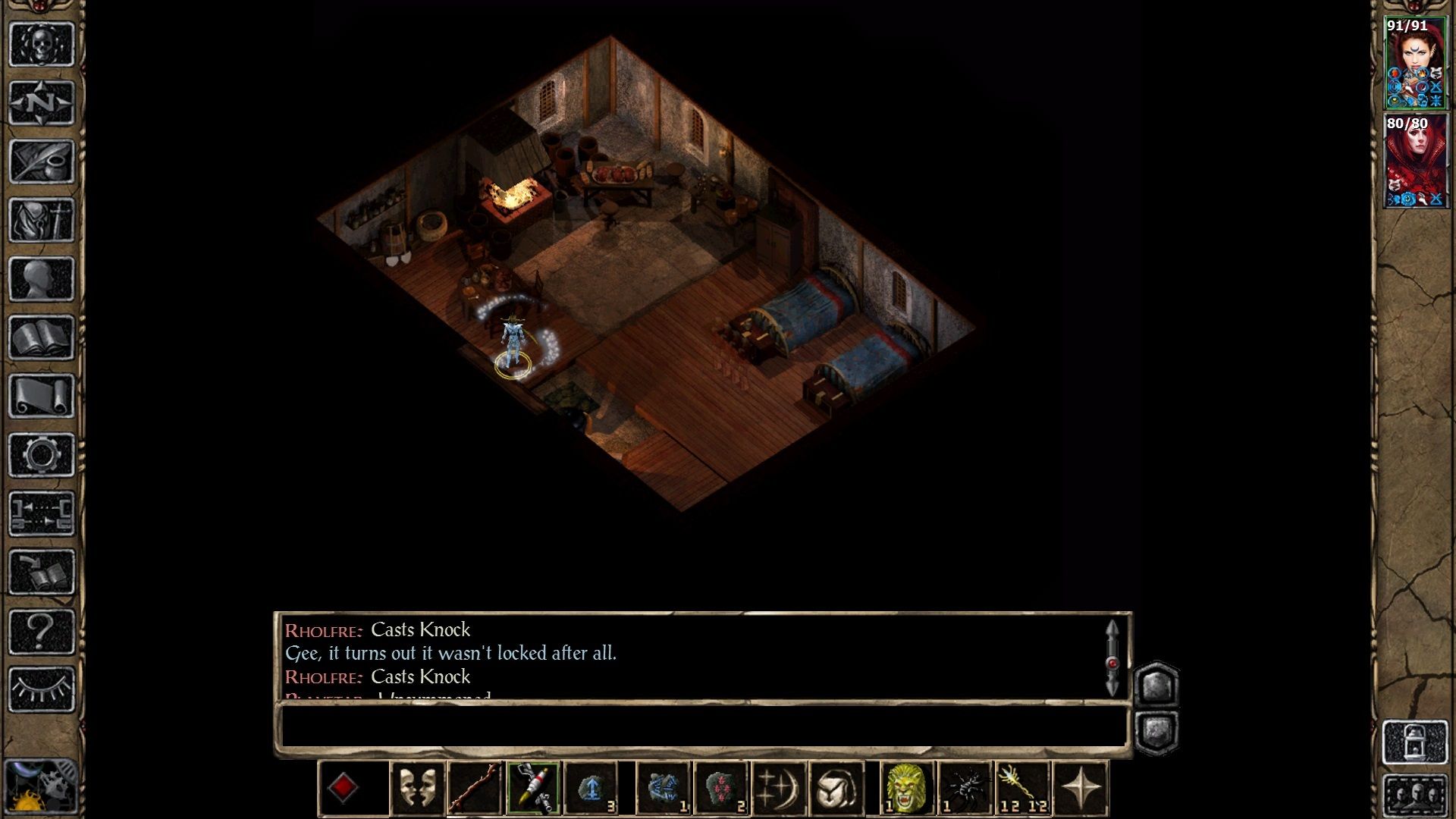Open the journal with the quill button
Viewport: 1456px width, 819px height.
(x=41, y=161)
